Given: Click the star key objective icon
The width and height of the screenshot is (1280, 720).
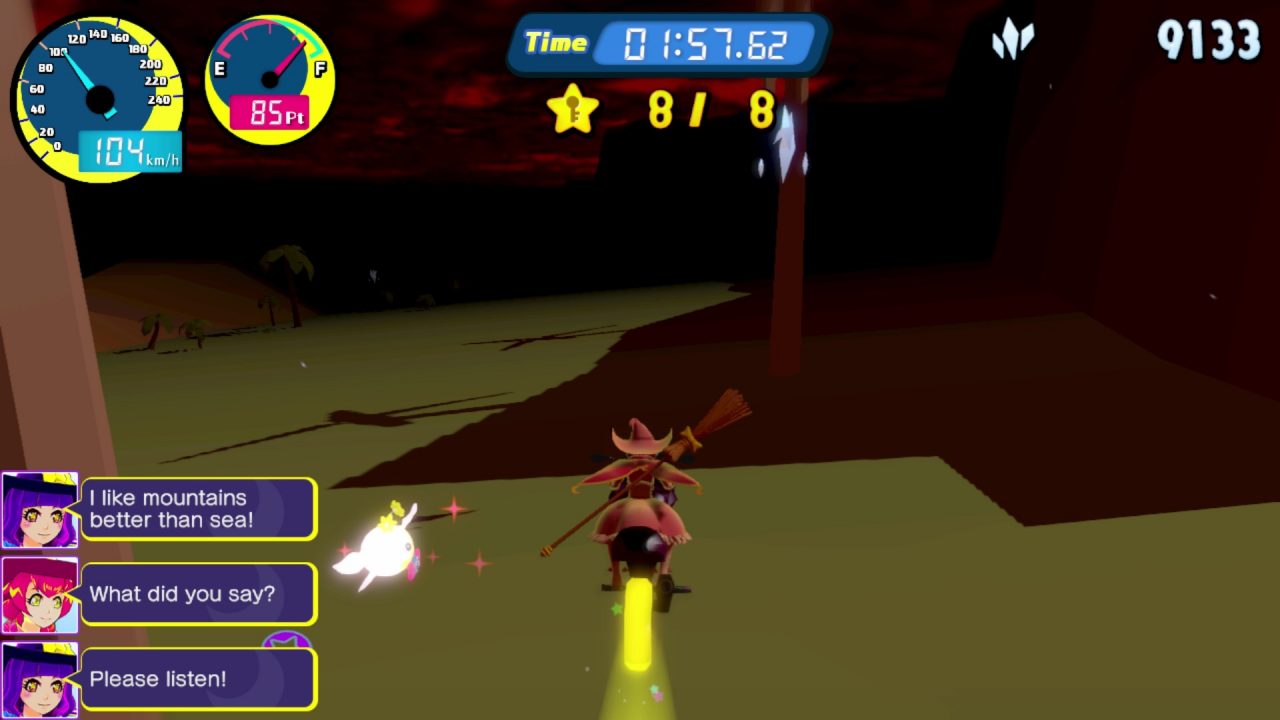Looking at the screenshot, I should [x=573, y=110].
